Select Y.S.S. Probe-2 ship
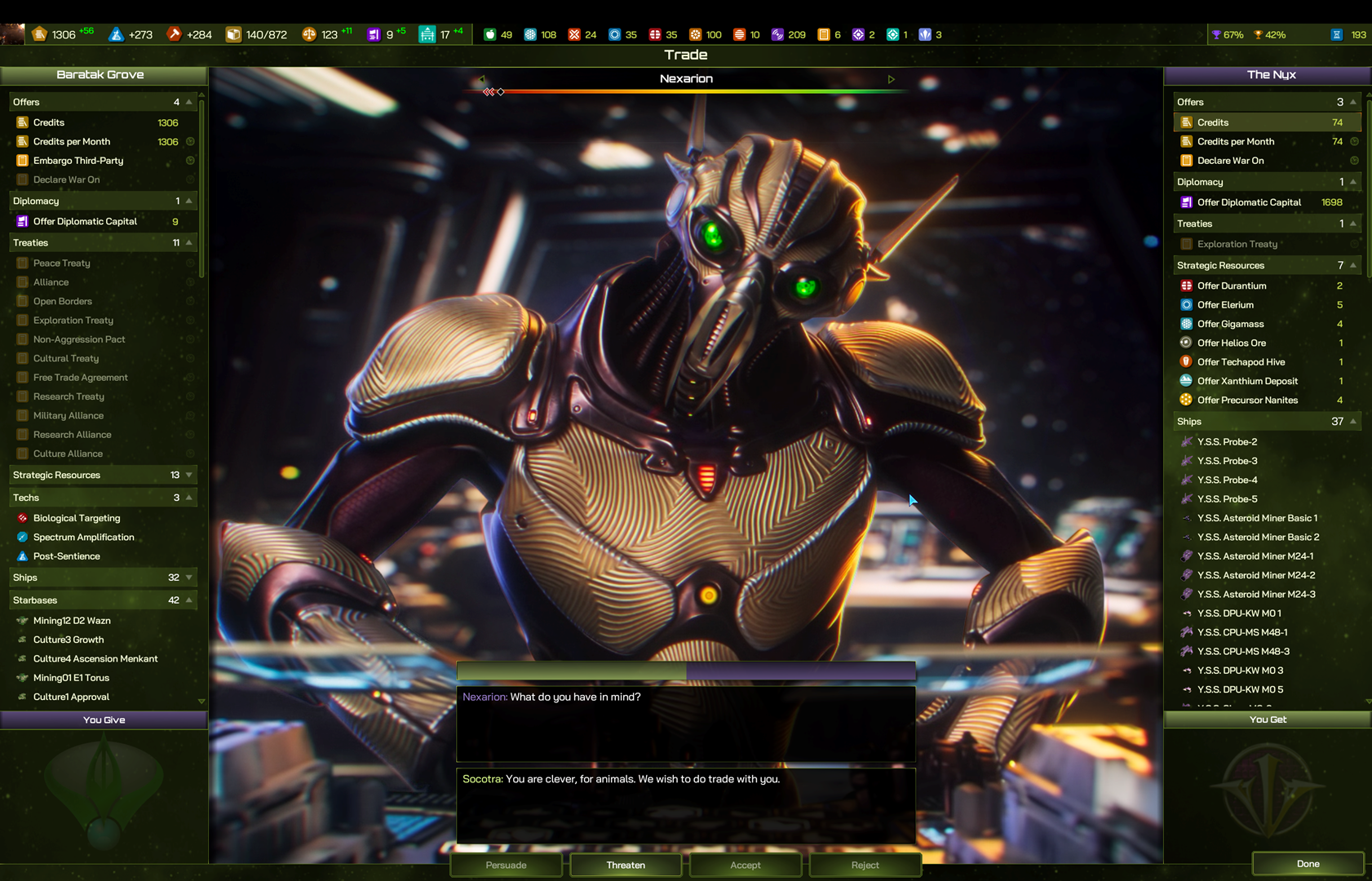 [x=1227, y=442]
